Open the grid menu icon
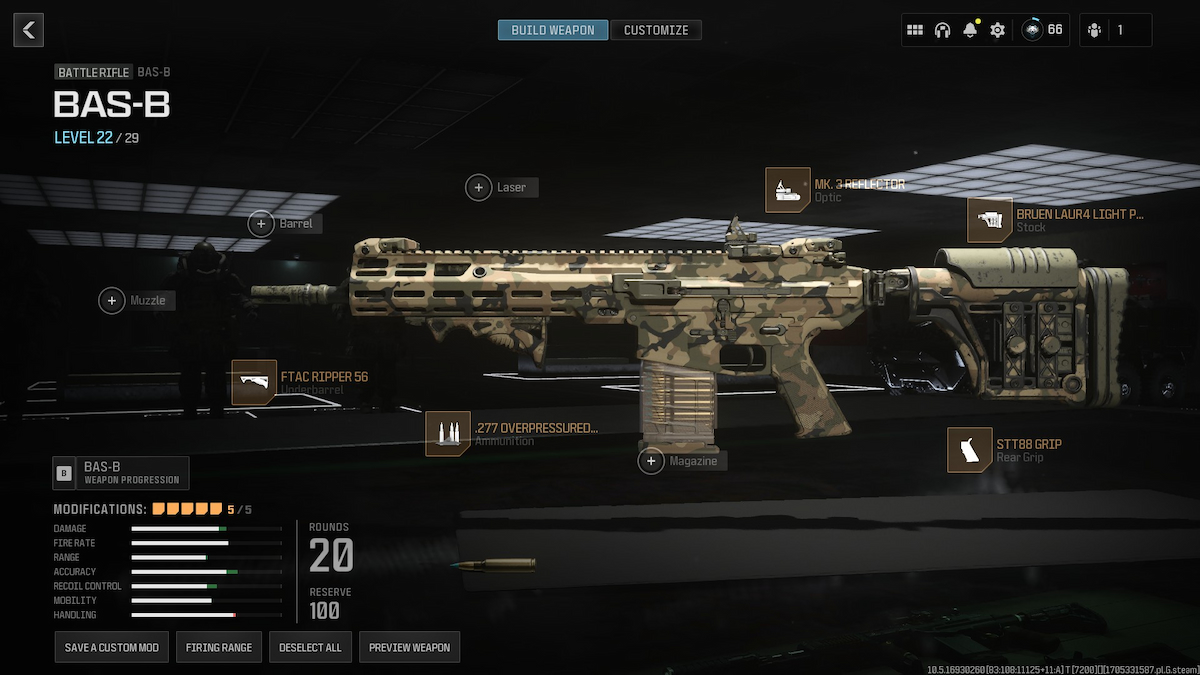1200x675 pixels. coord(914,30)
